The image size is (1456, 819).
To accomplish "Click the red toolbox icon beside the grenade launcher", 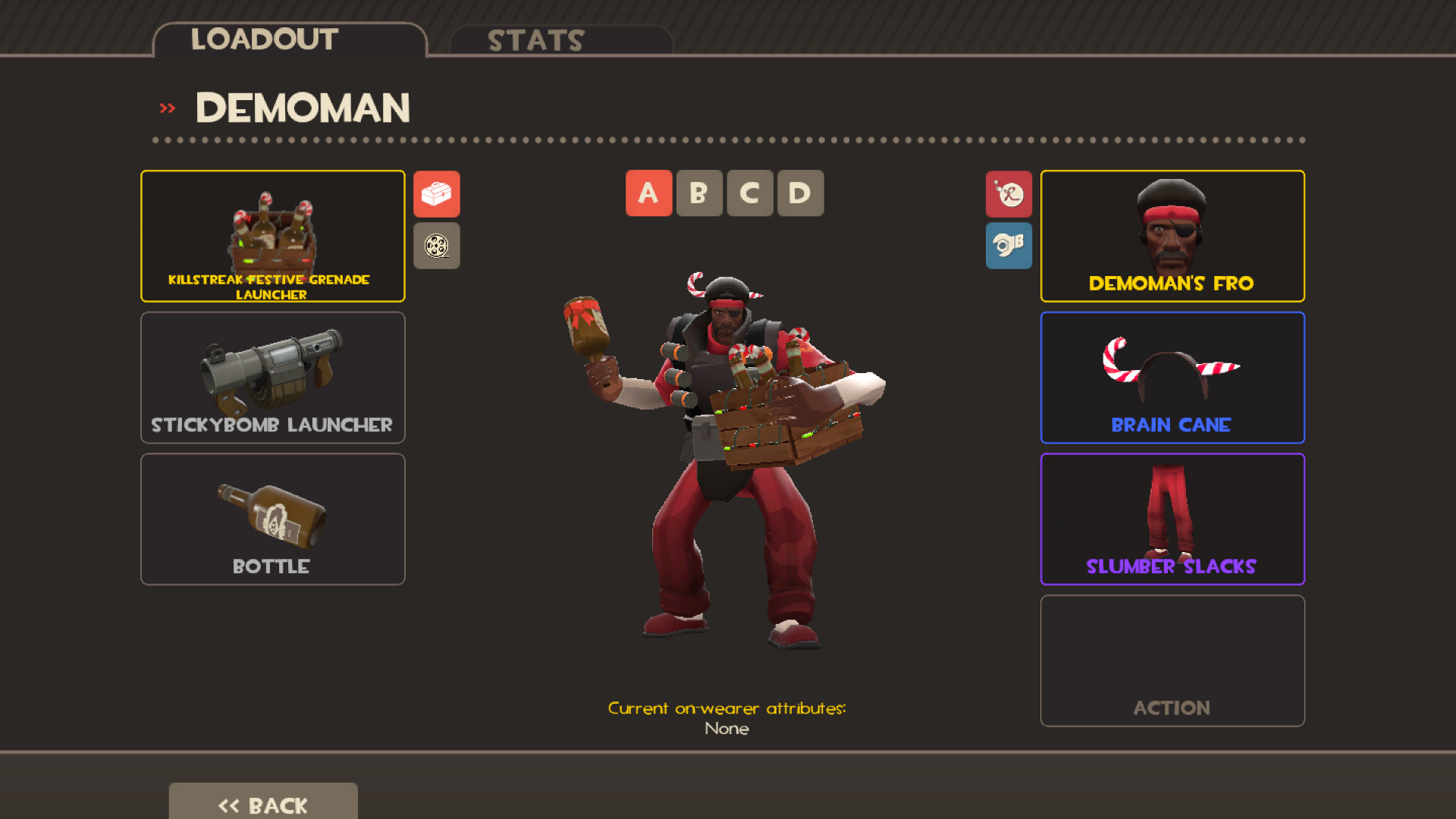I will tap(436, 194).
